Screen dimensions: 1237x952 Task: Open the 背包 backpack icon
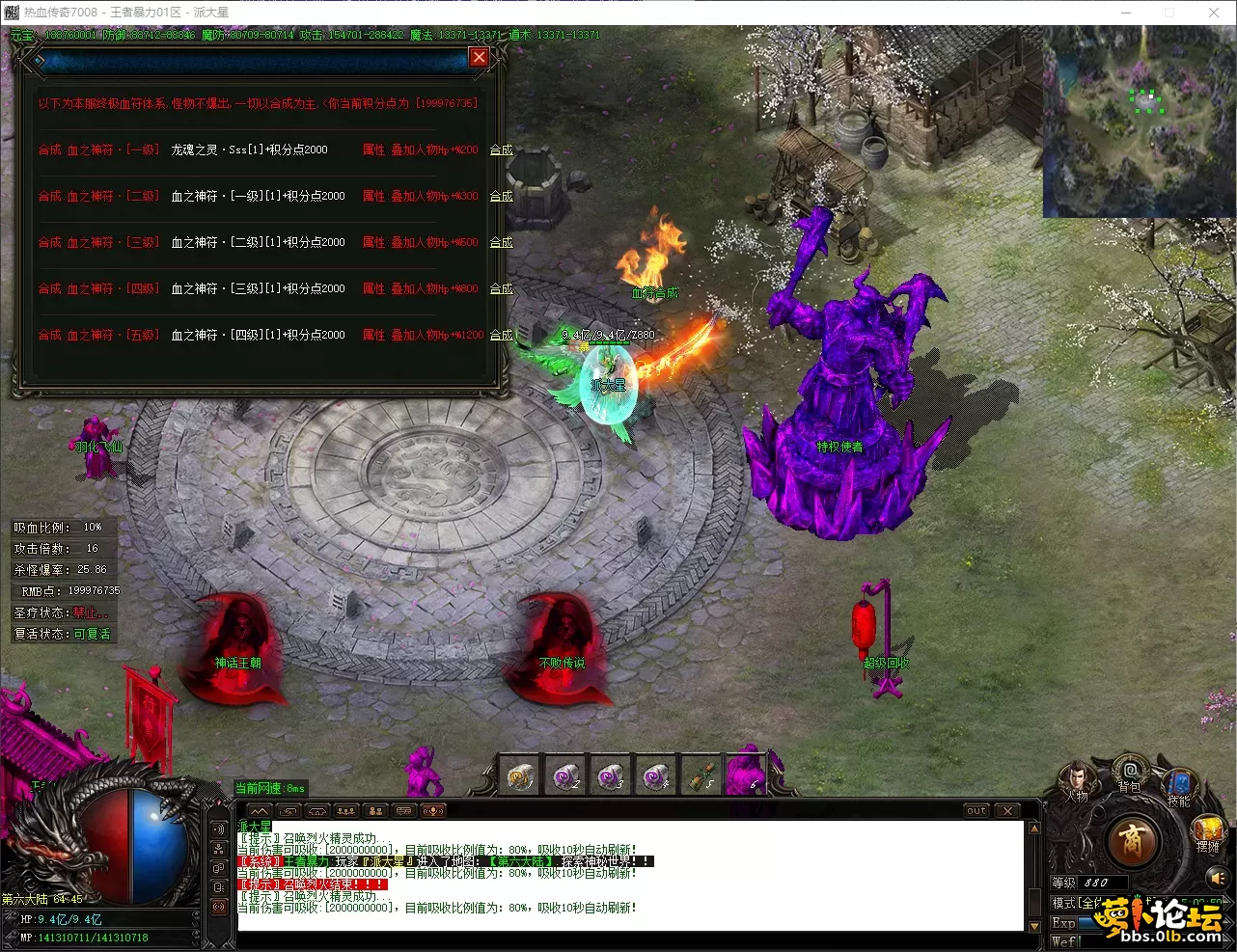pos(1129,772)
